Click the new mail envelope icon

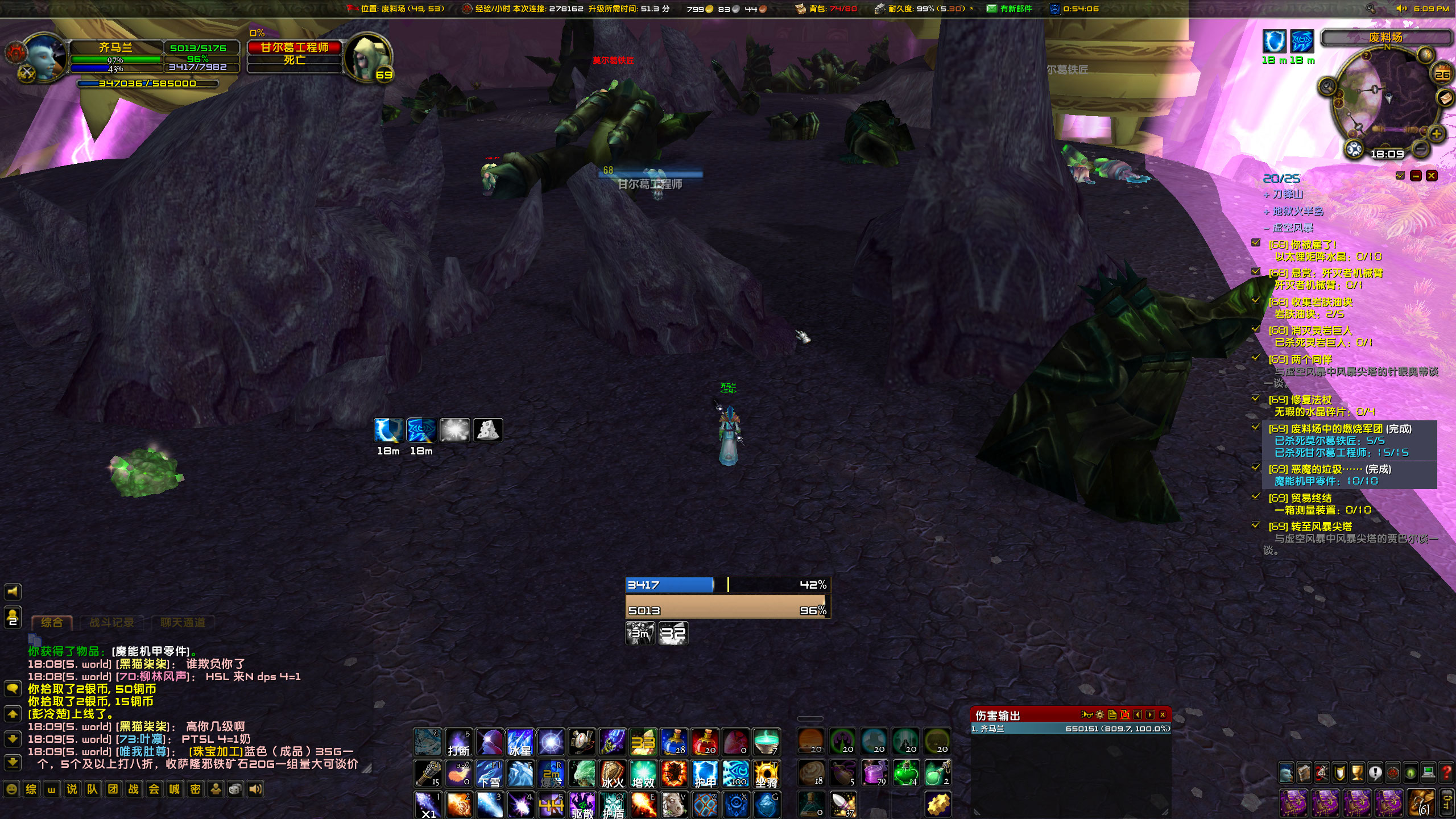click(x=991, y=9)
